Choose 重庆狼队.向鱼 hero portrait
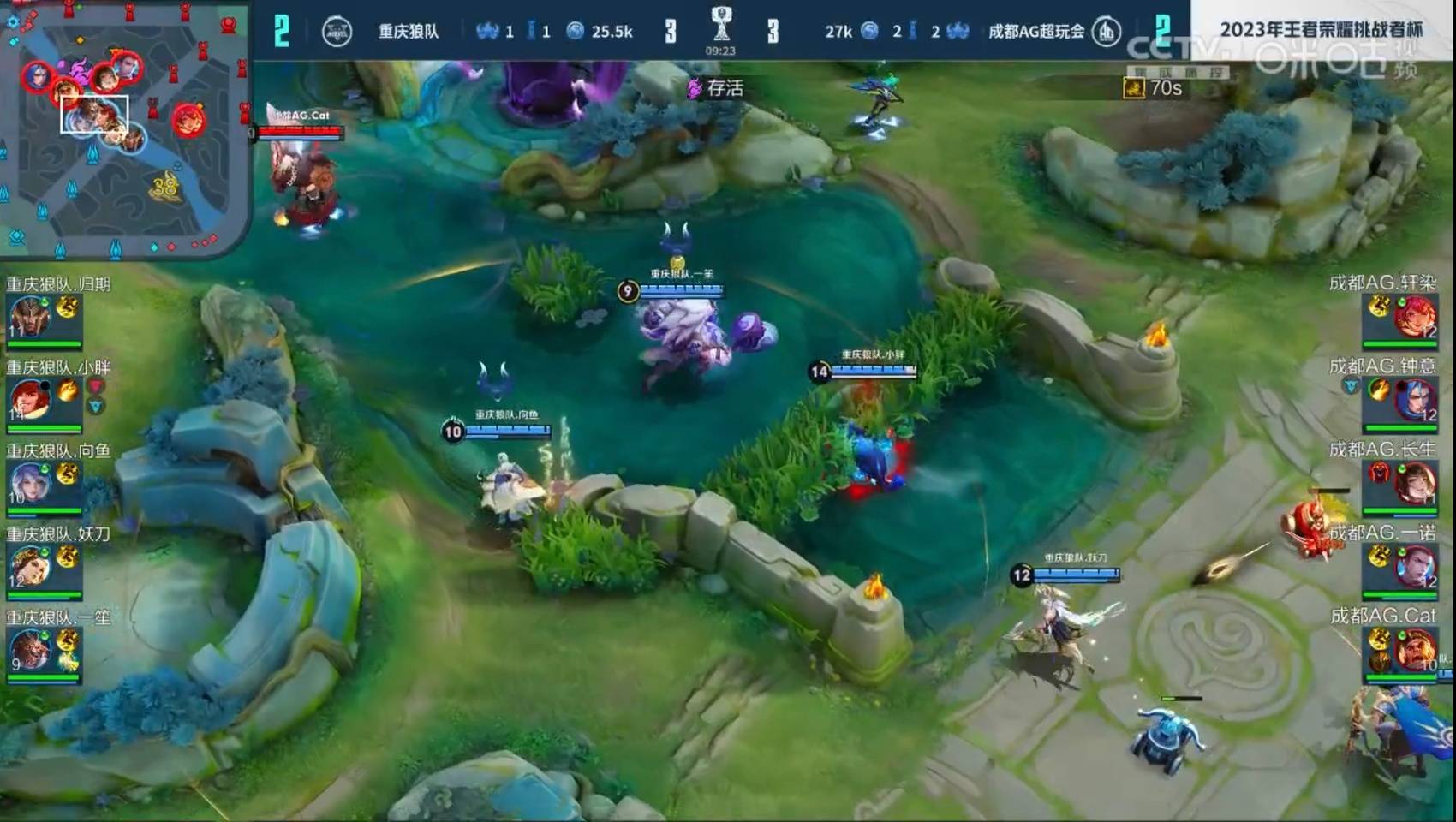The image size is (1456, 822). pos(31,483)
